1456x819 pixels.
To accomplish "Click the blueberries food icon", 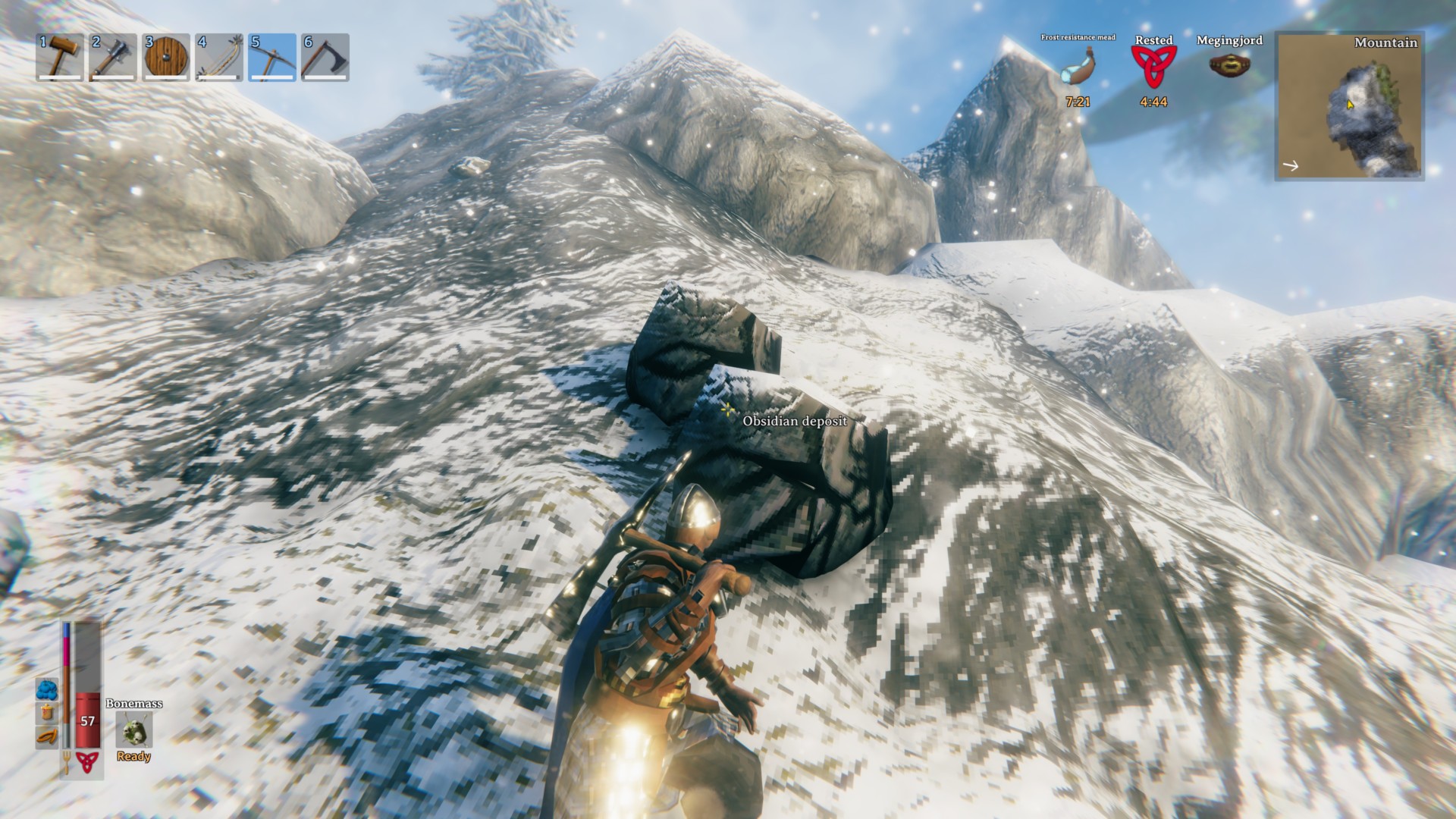I will click(46, 689).
